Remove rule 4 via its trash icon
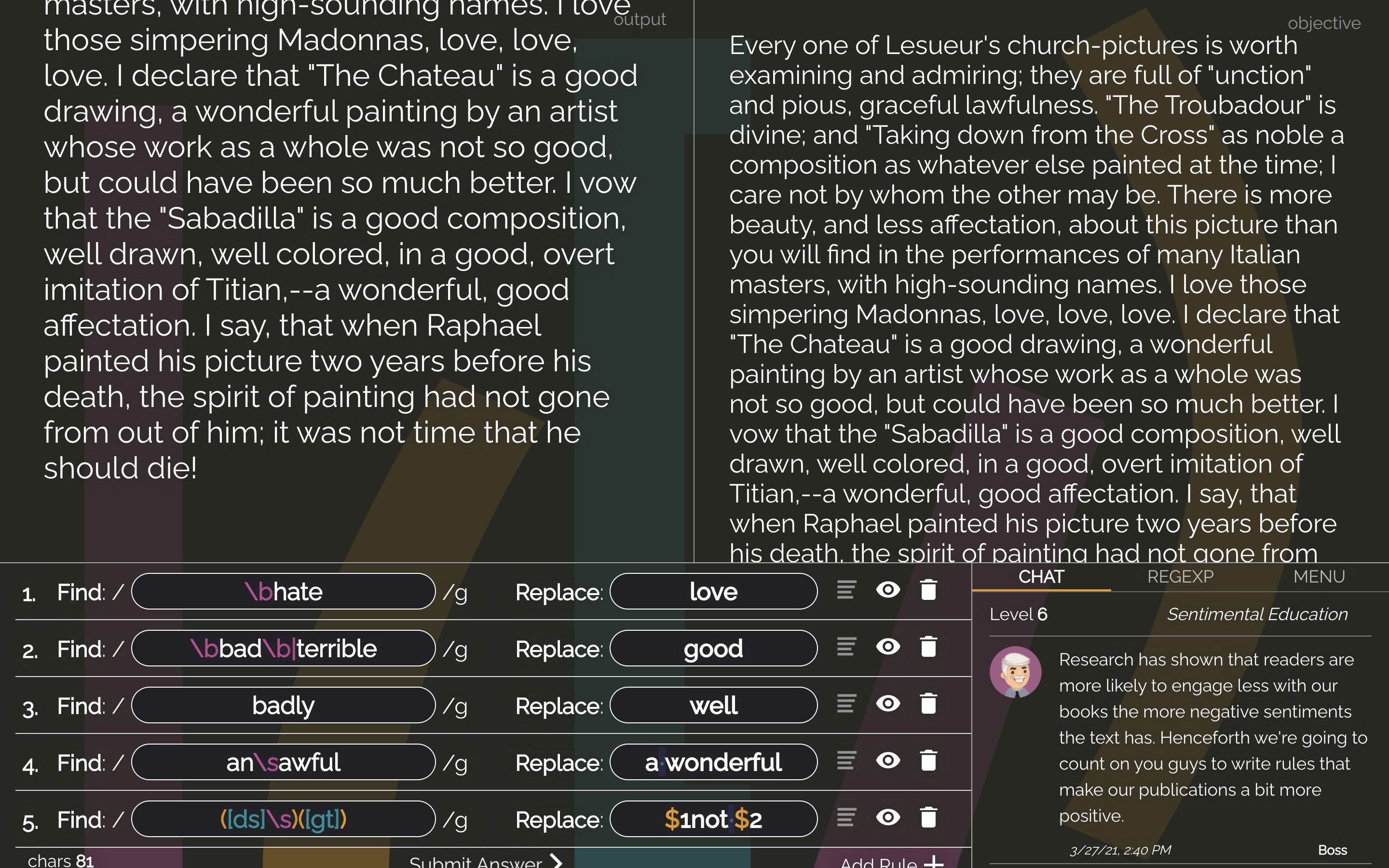 point(929,760)
